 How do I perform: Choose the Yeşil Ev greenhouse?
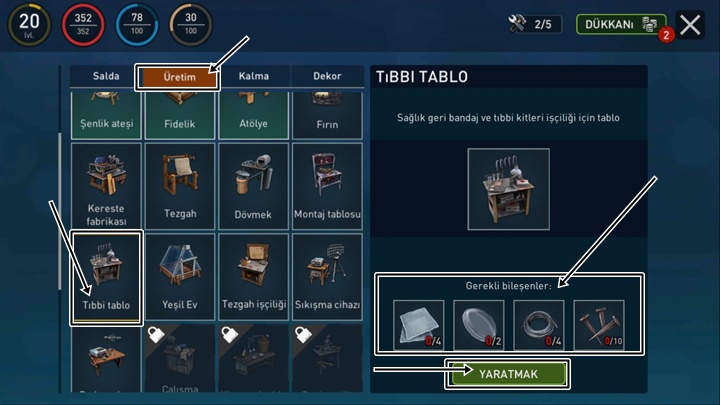click(179, 277)
